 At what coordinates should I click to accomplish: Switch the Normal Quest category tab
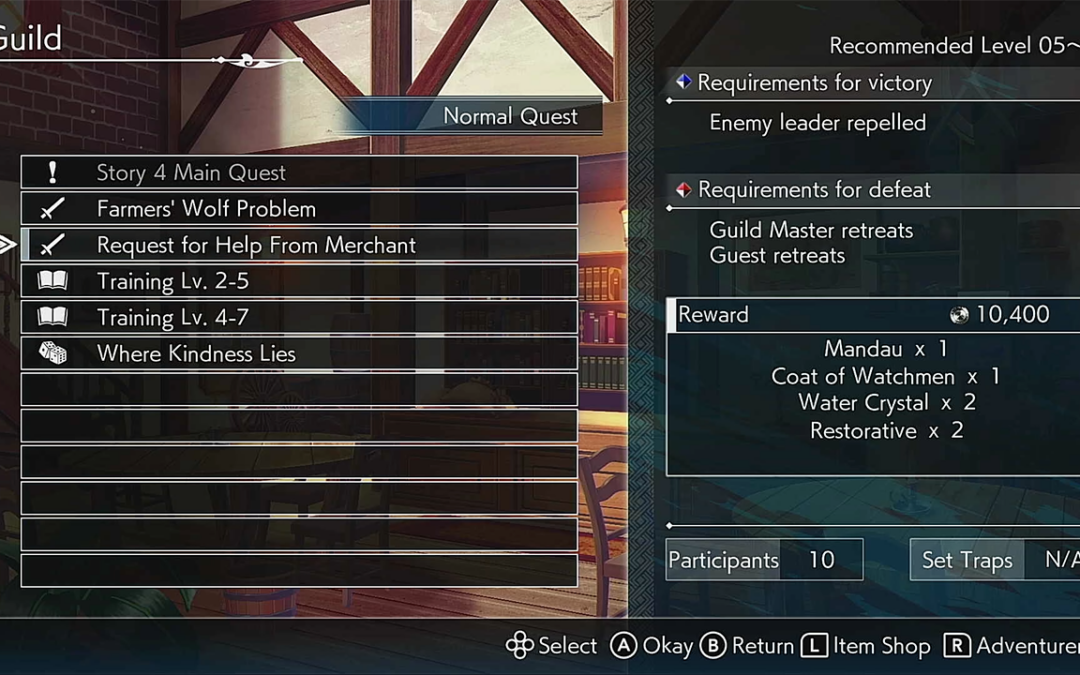coord(509,116)
